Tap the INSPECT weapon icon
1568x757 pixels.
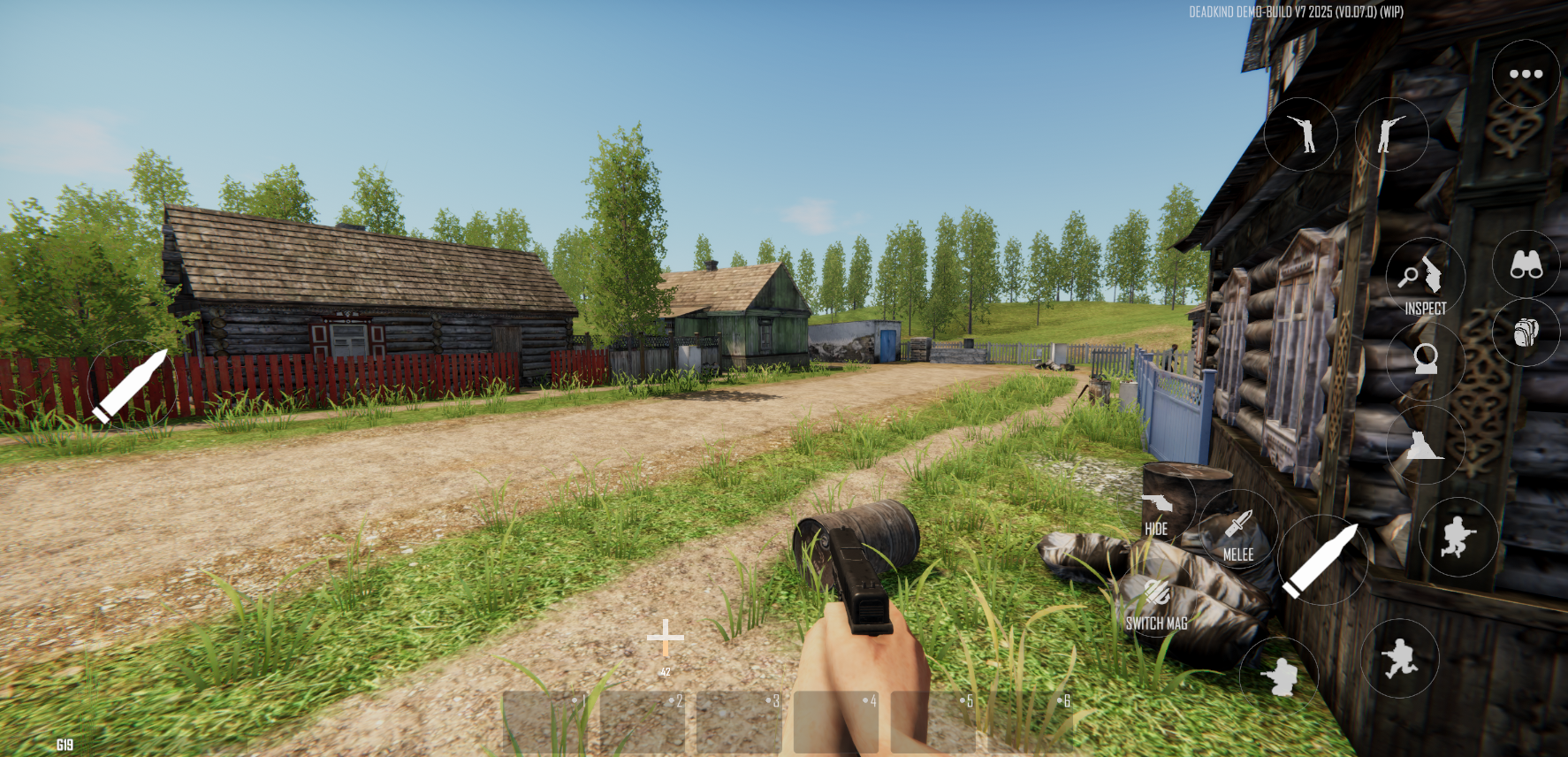click(1424, 276)
